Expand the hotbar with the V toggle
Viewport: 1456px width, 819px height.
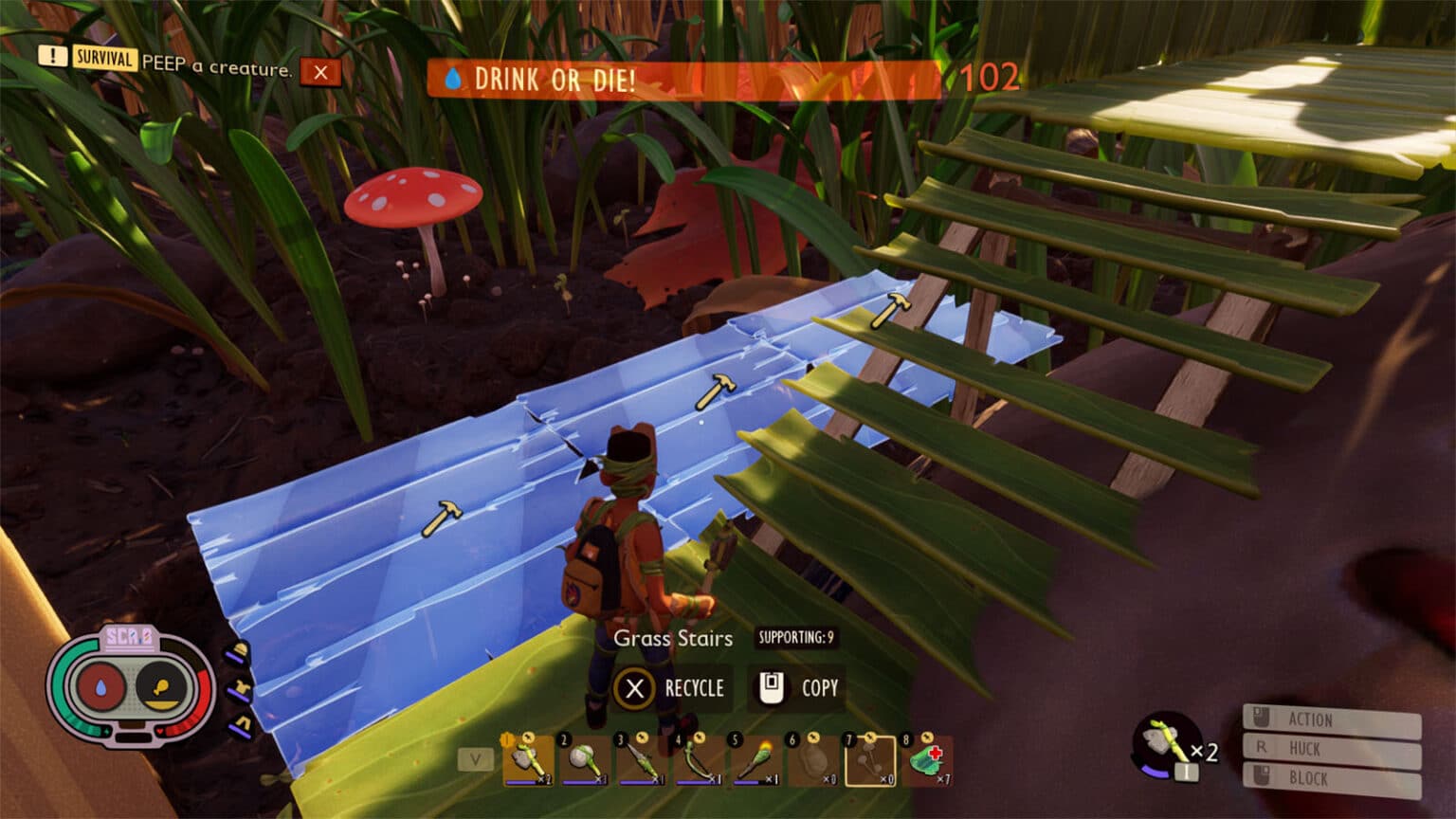(476, 759)
